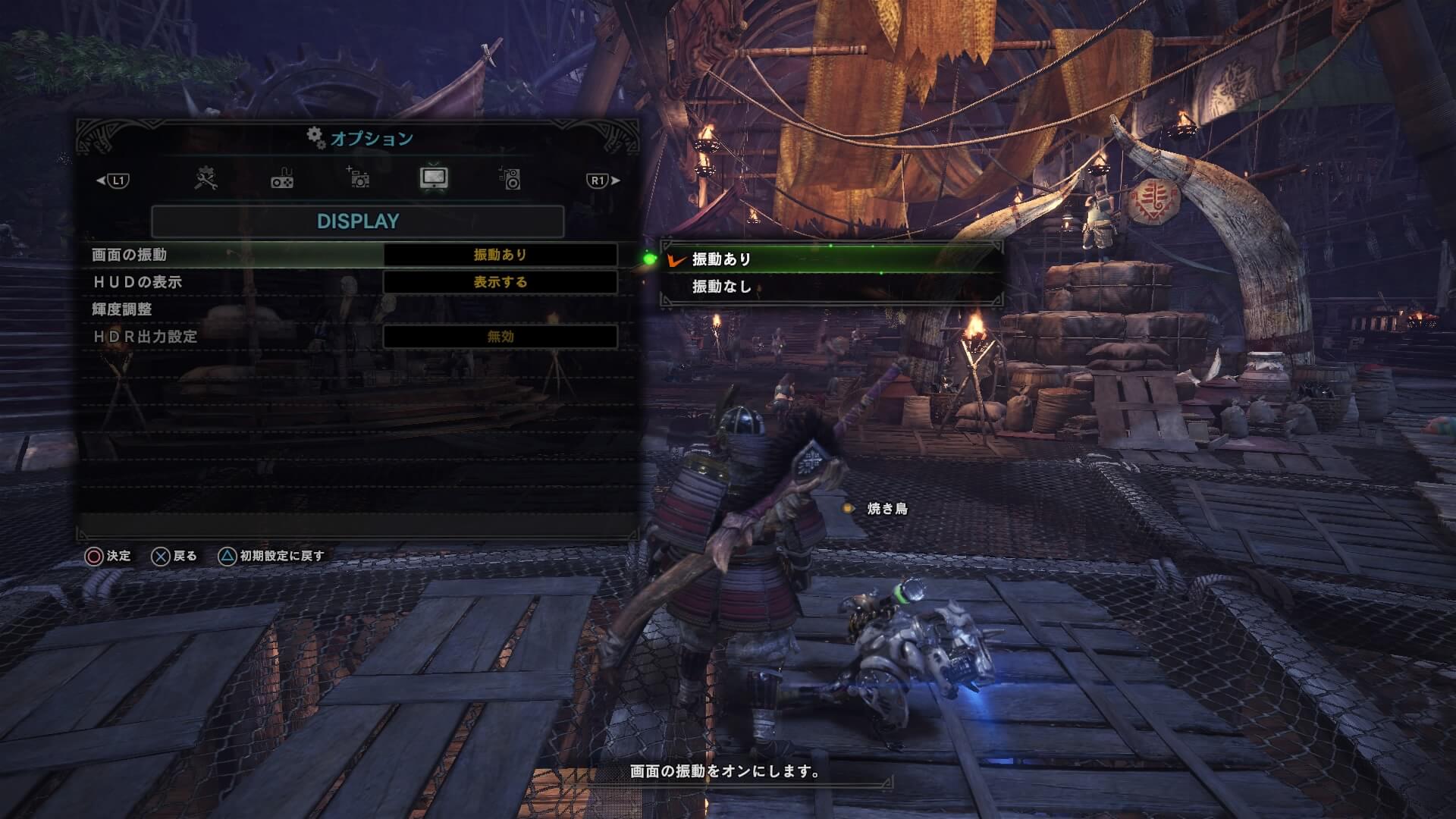The image size is (1456, 819).
Task: Switch to the controller settings tab
Action: (x=282, y=180)
